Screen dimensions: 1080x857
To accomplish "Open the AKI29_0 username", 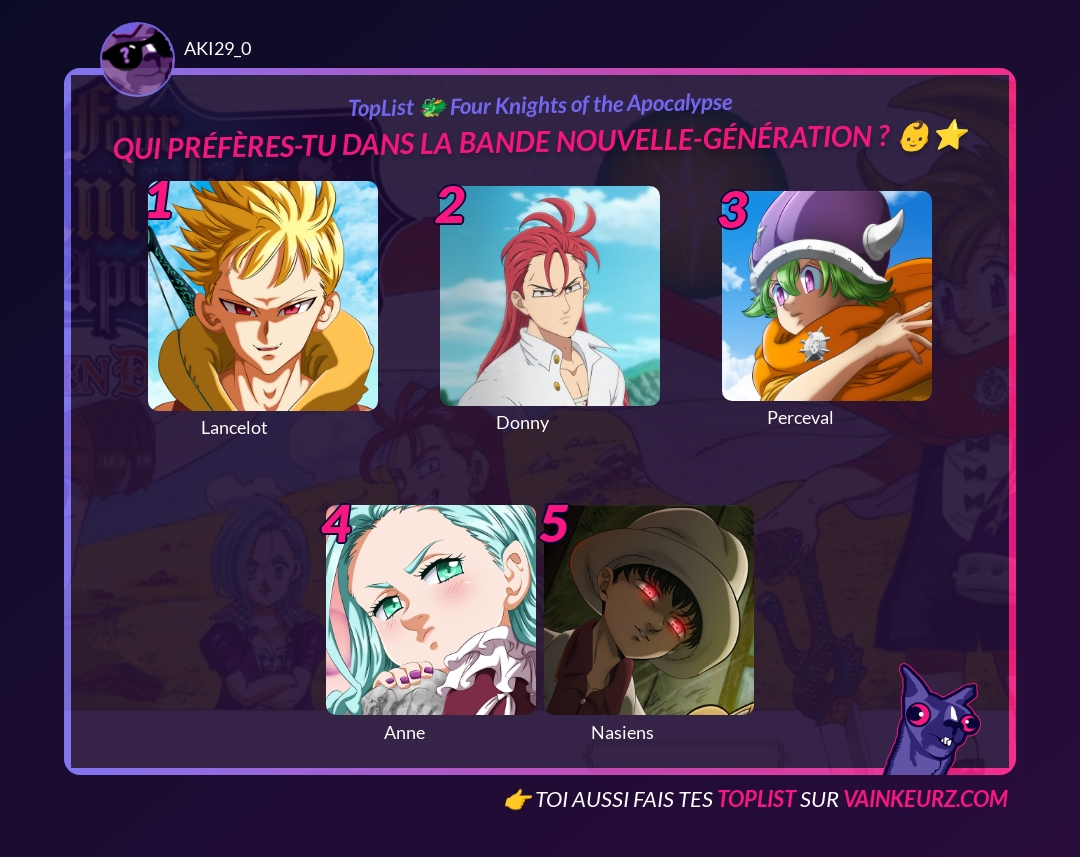I will (218, 48).
